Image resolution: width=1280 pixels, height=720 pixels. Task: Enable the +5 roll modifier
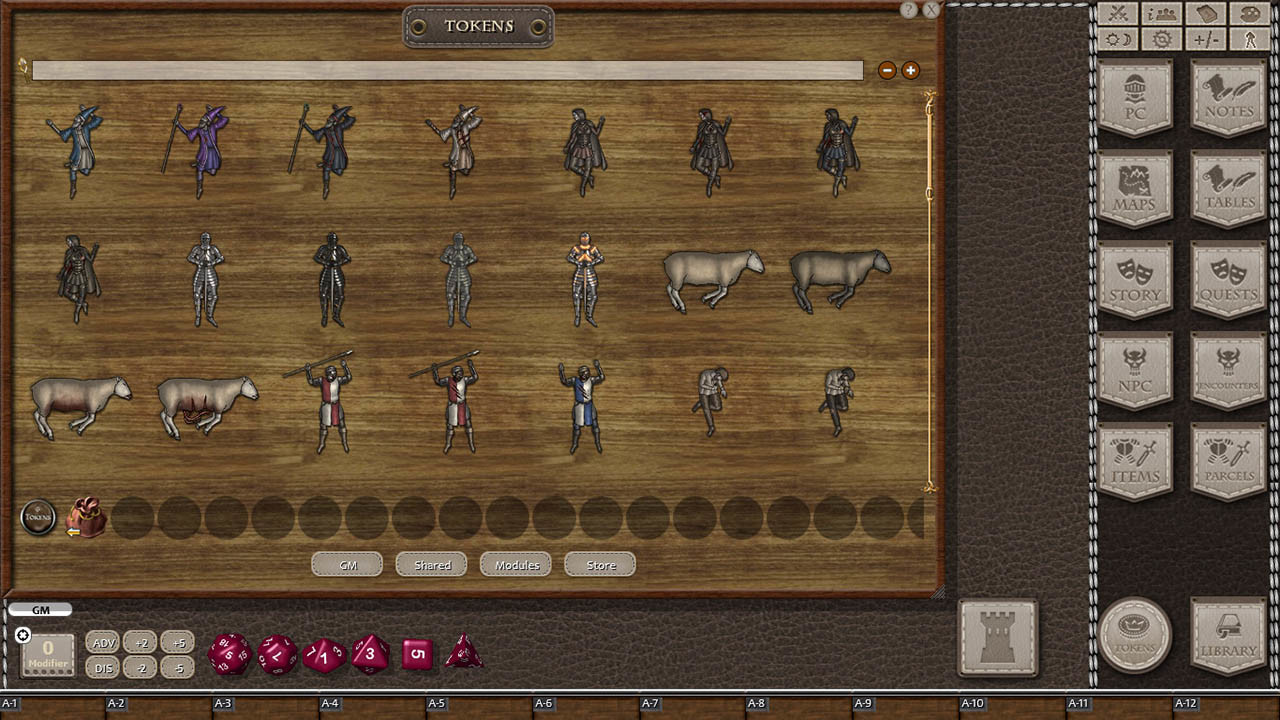(177, 643)
